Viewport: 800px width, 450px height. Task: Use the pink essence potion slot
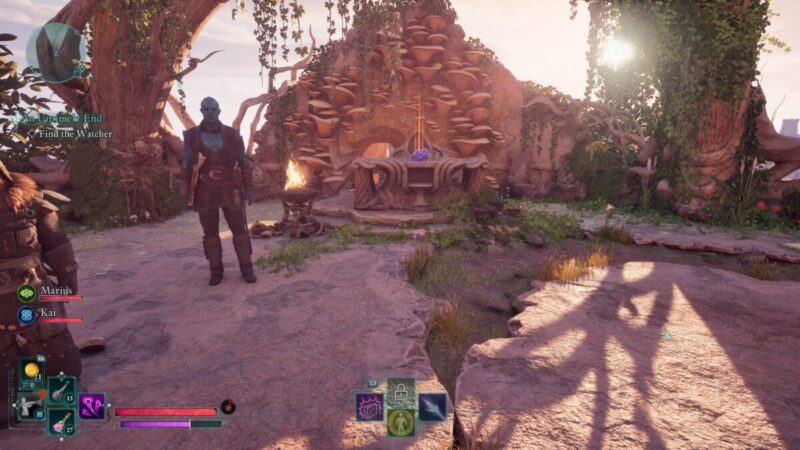[x=61, y=421]
